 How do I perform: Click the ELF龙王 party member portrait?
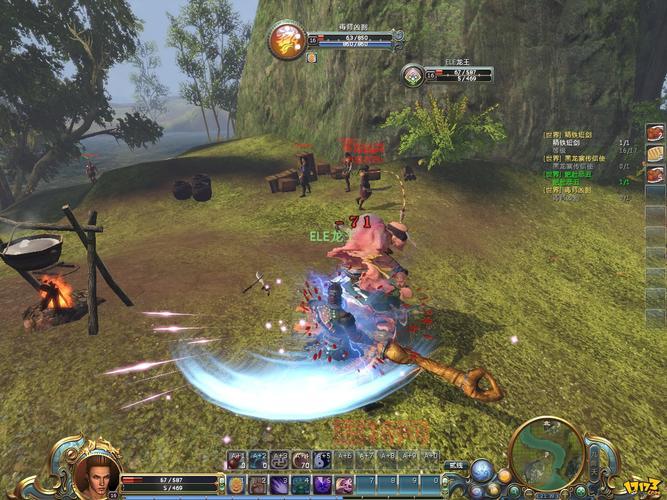coord(413,74)
